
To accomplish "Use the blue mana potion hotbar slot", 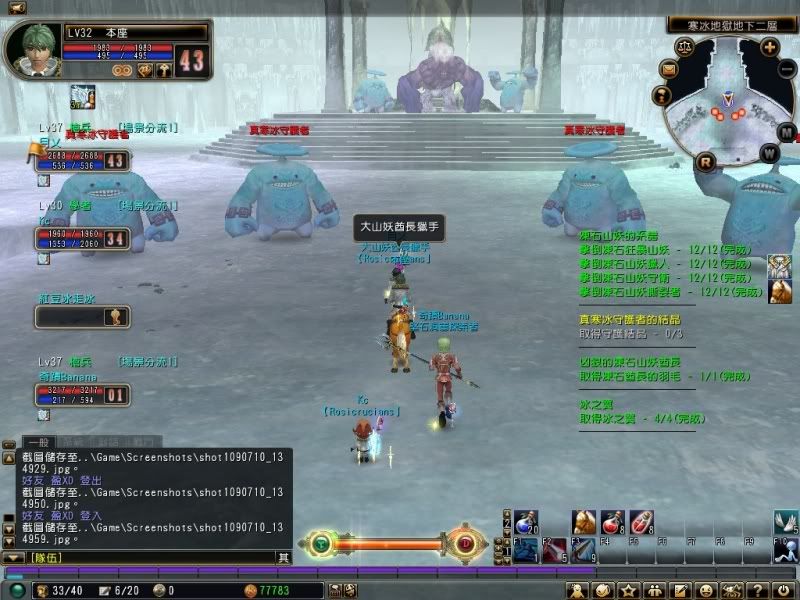I will pyautogui.click(x=526, y=522).
